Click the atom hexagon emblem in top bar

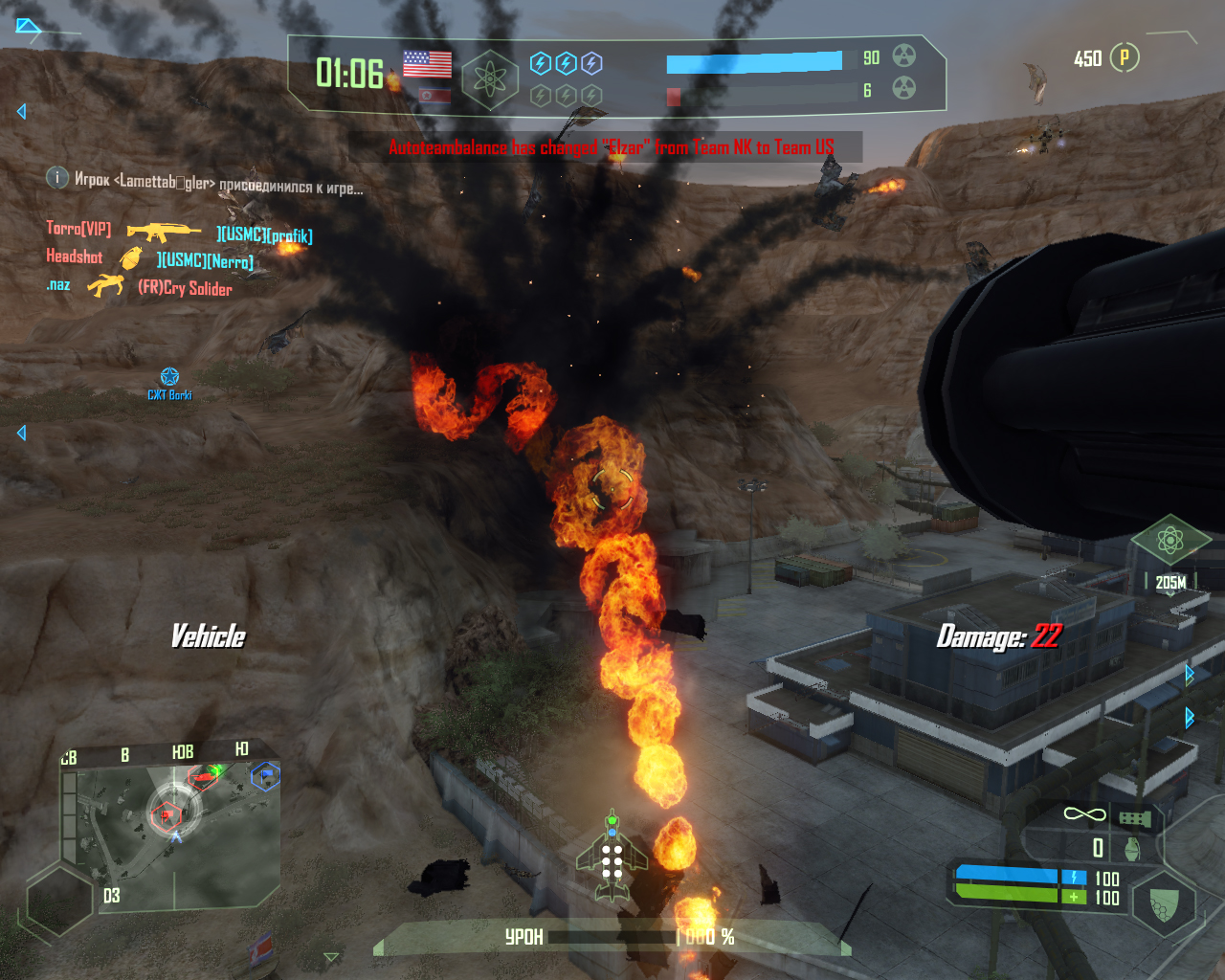click(489, 78)
